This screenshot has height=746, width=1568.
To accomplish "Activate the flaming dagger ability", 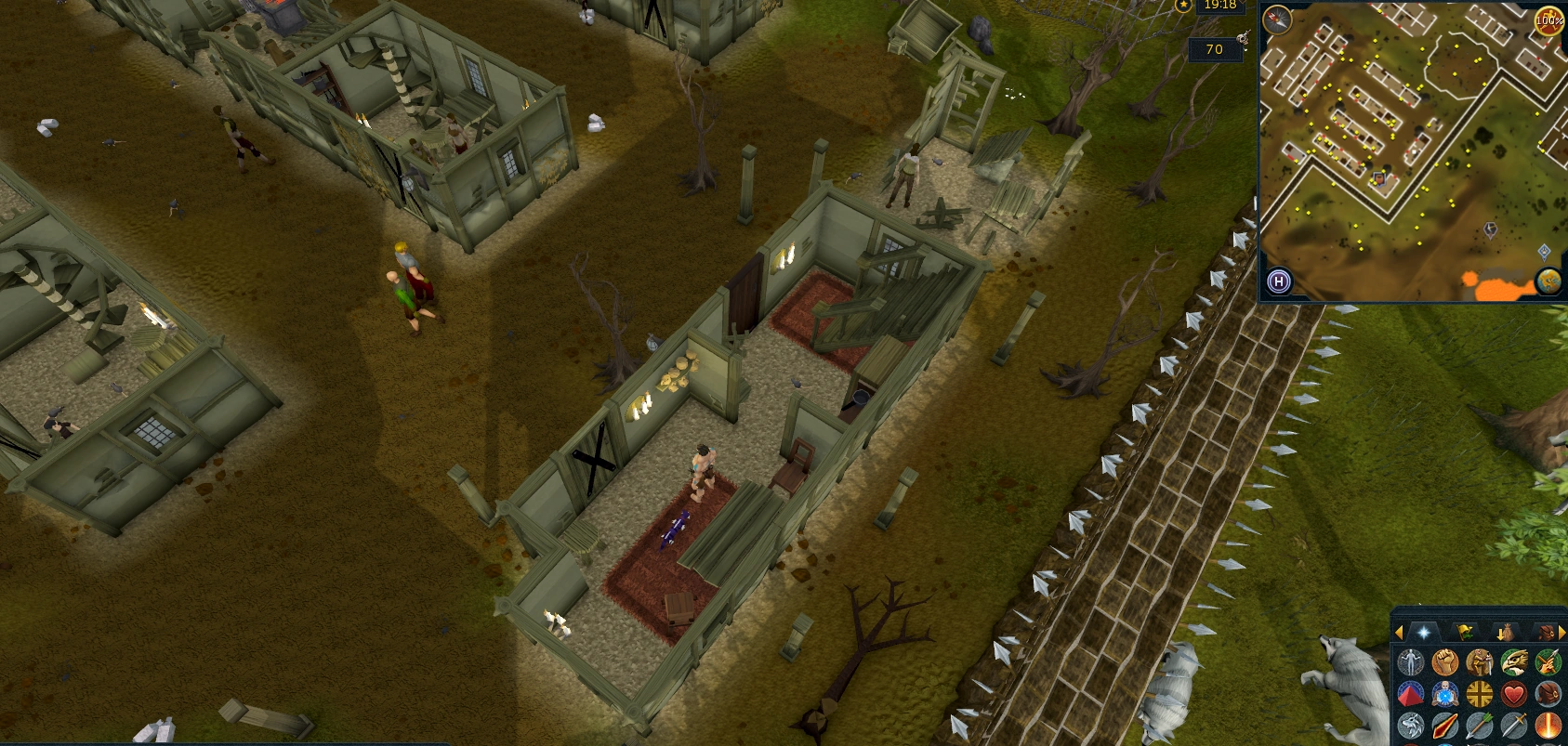I will (1444, 724).
